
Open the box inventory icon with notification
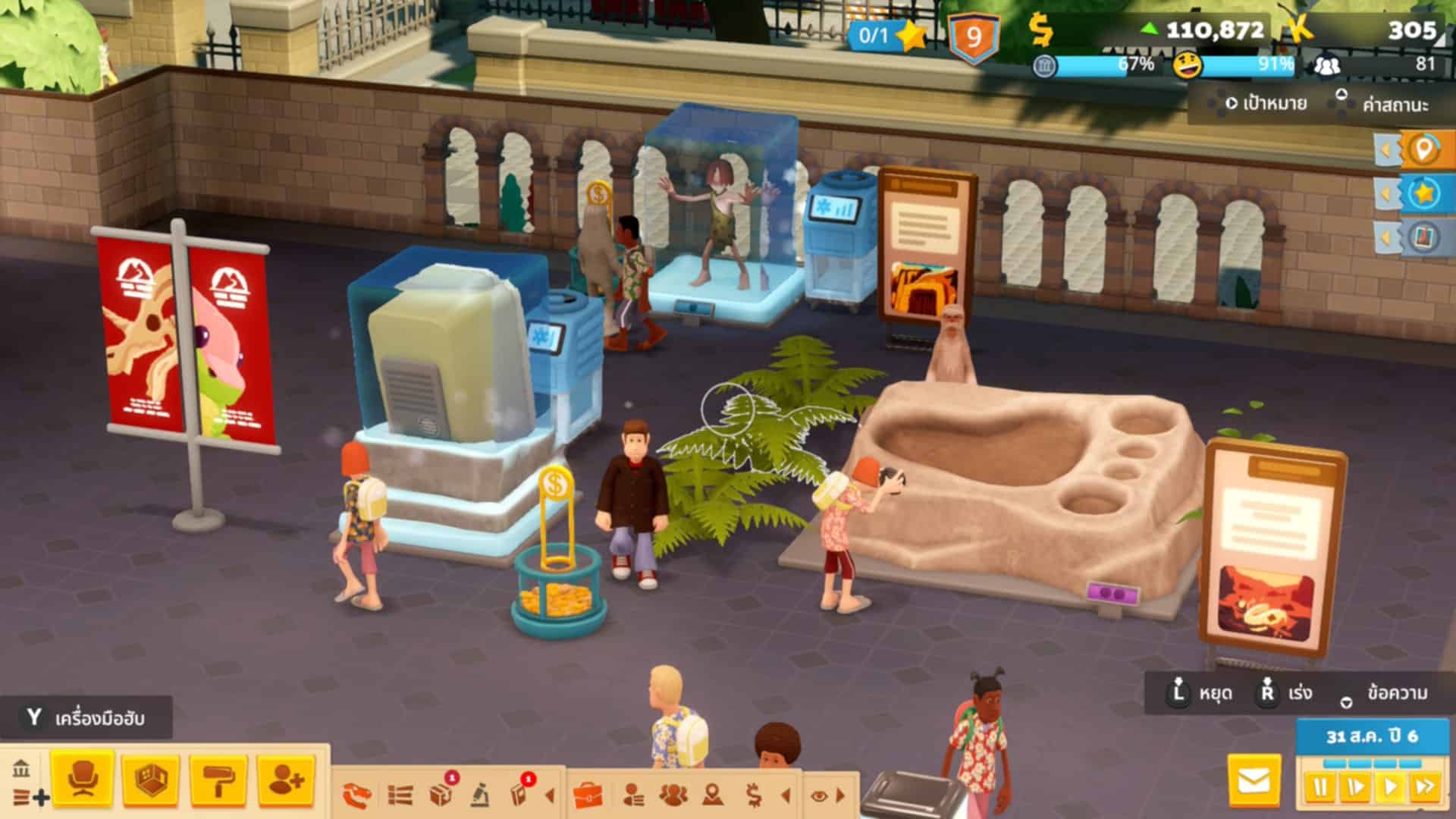pyautogui.click(x=441, y=794)
